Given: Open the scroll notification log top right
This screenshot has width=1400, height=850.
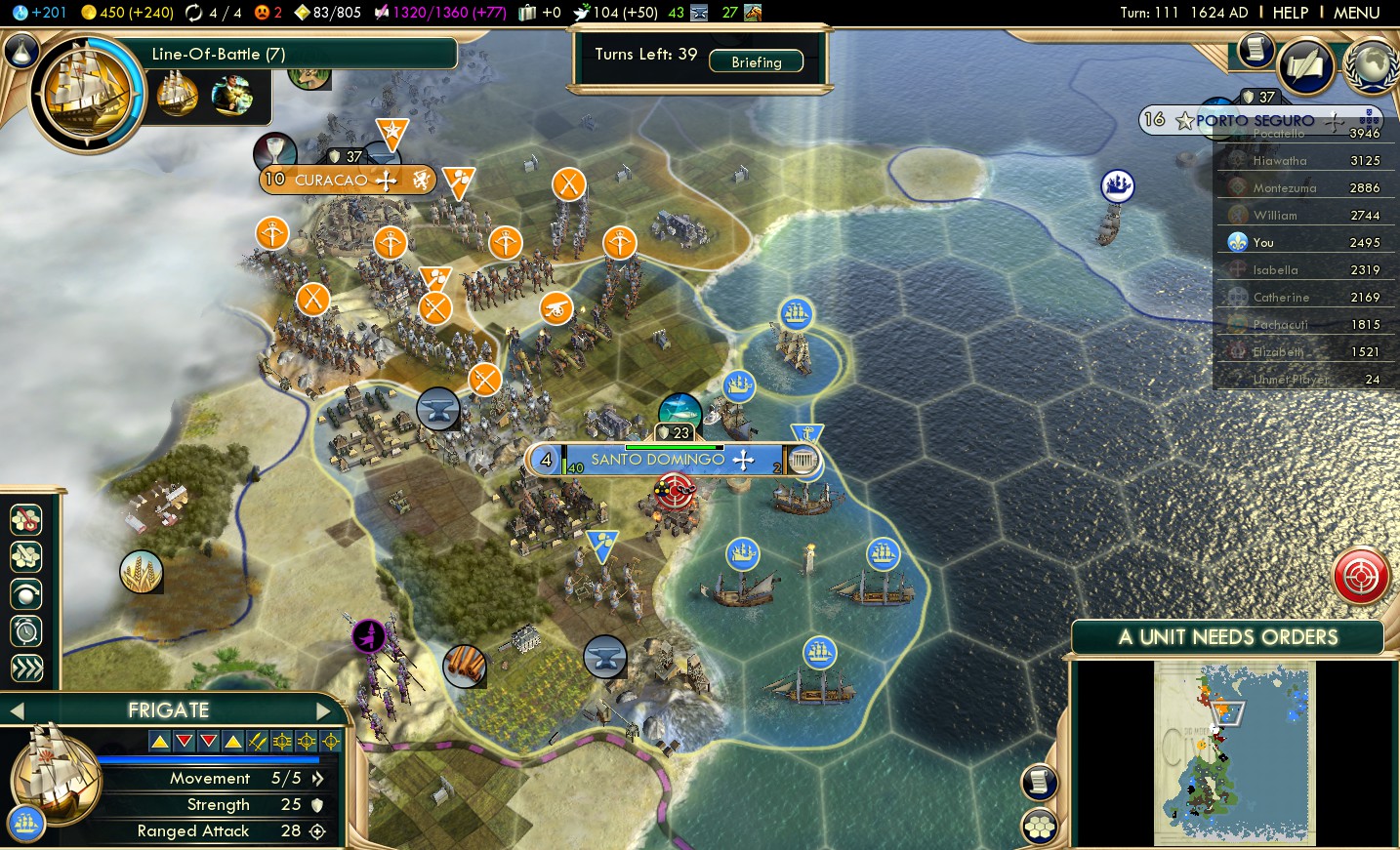Looking at the screenshot, I should pos(1256,49).
